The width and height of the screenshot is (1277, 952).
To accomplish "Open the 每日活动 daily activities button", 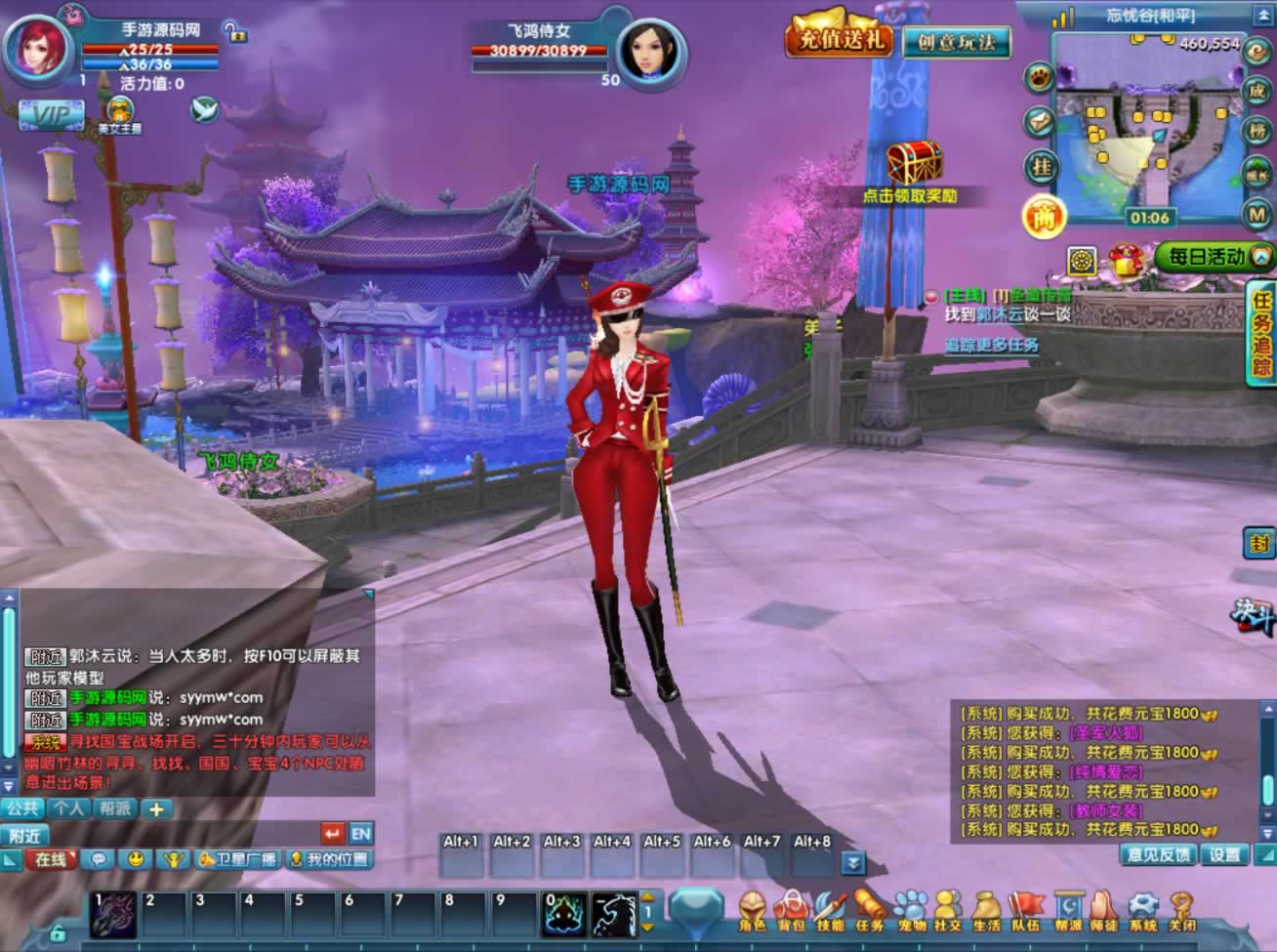I will (x=1213, y=257).
